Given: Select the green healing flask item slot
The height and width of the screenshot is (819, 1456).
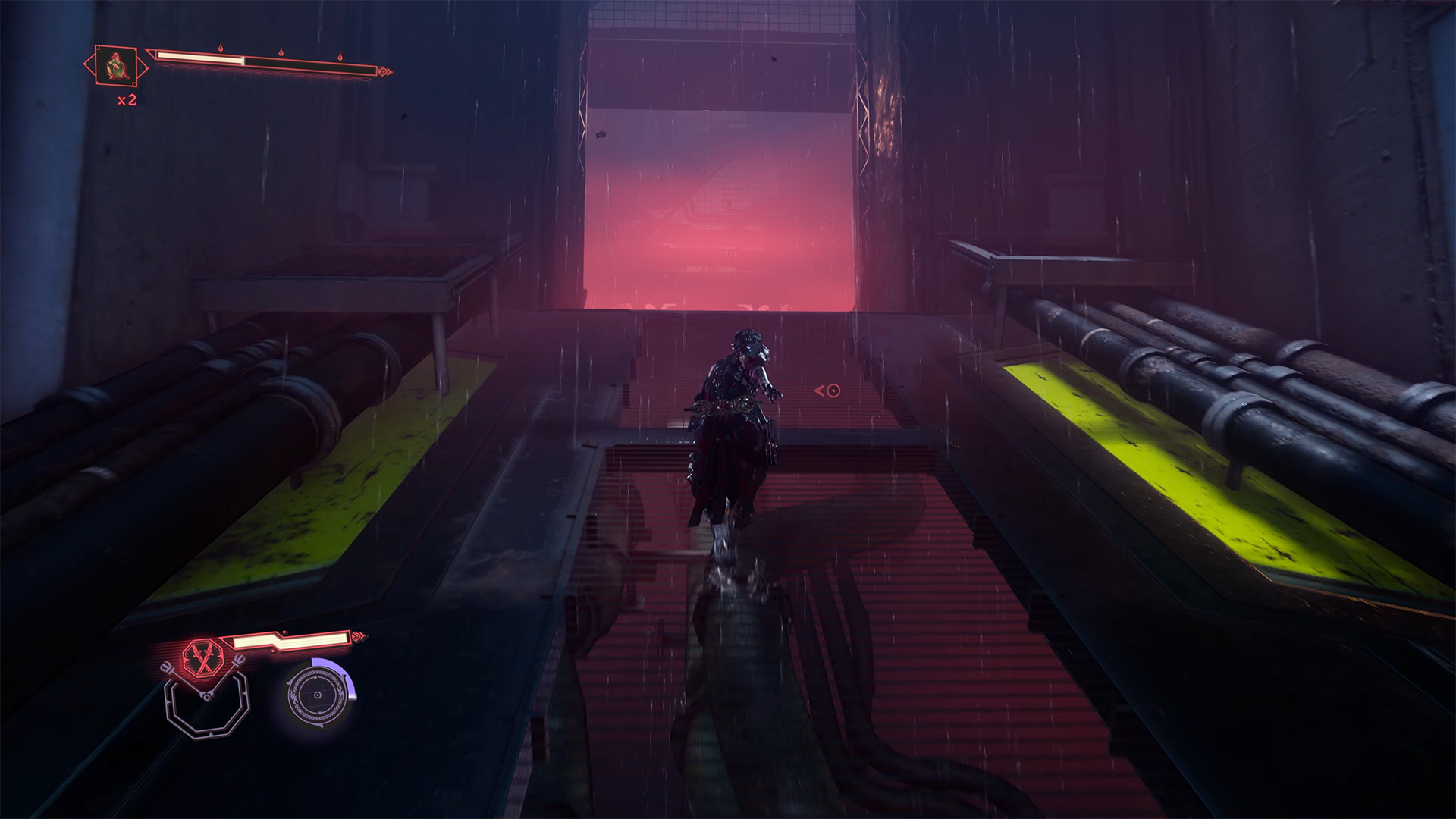Looking at the screenshot, I should pyautogui.click(x=116, y=66).
